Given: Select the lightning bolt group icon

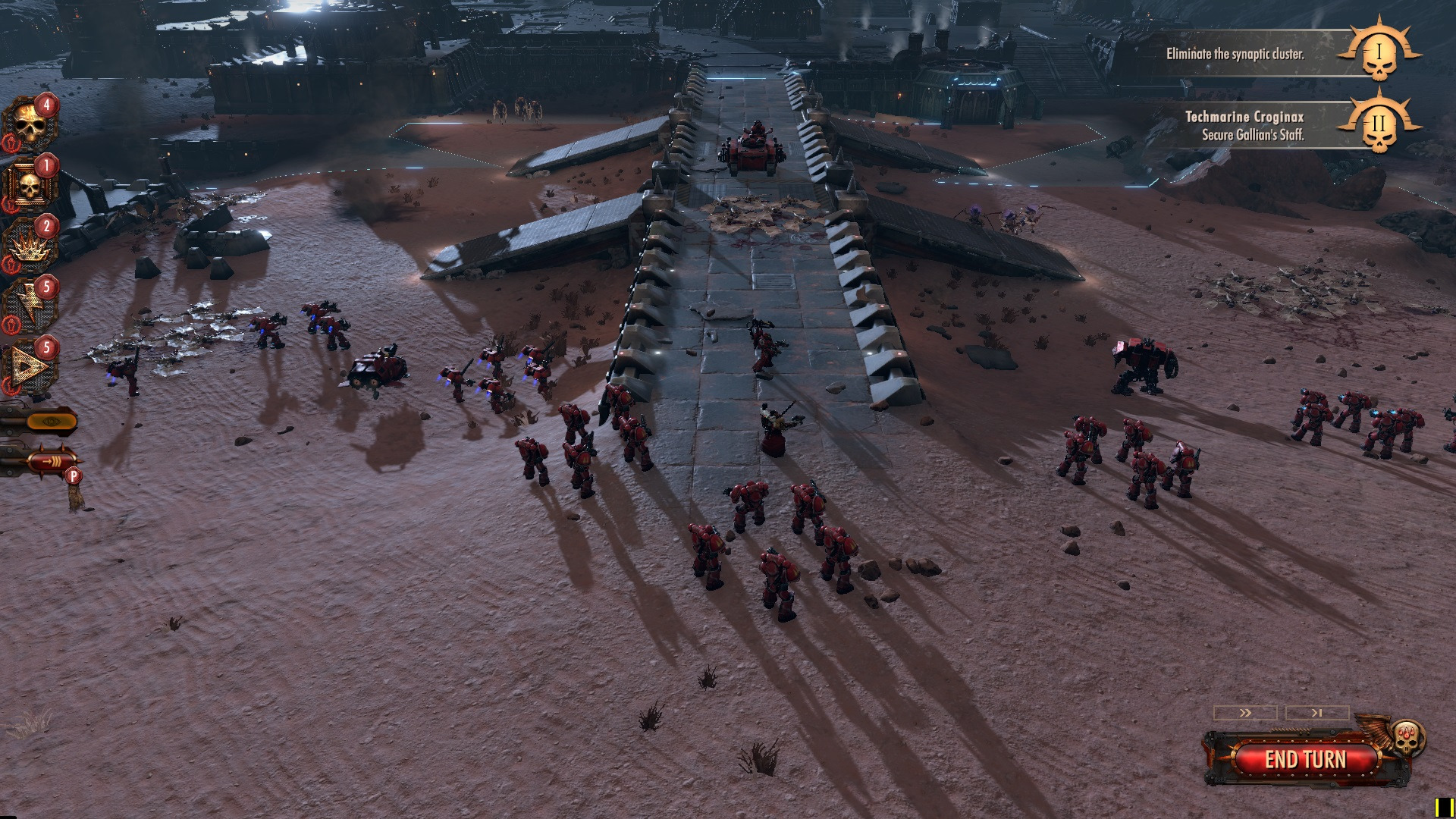Looking at the screenshot, I should coord(29,306).
